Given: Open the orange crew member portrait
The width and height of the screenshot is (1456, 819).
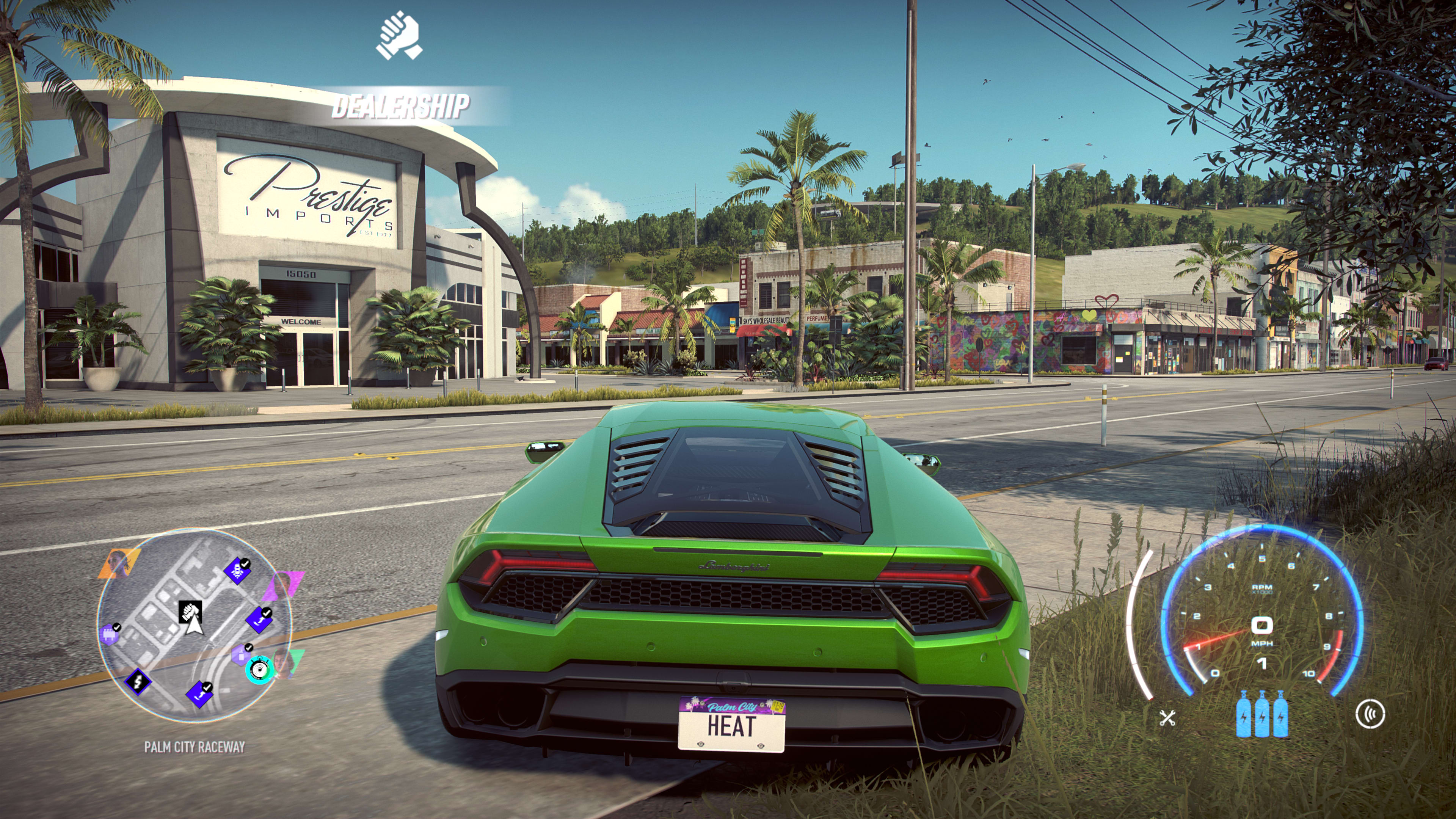Looking at the screenshot, I should 119,563.
